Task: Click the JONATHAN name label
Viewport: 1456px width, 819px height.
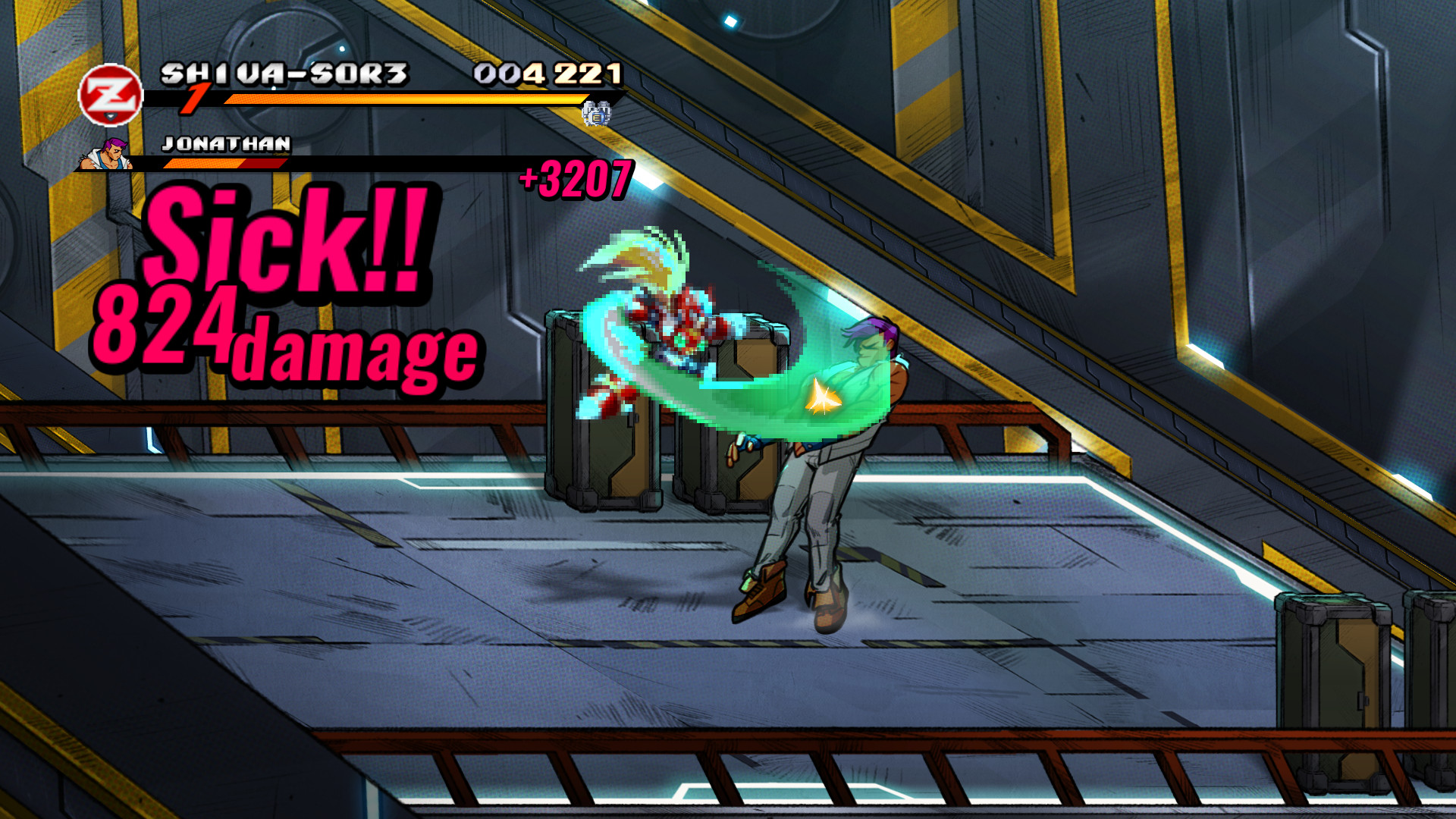Action: coord(225,143)
